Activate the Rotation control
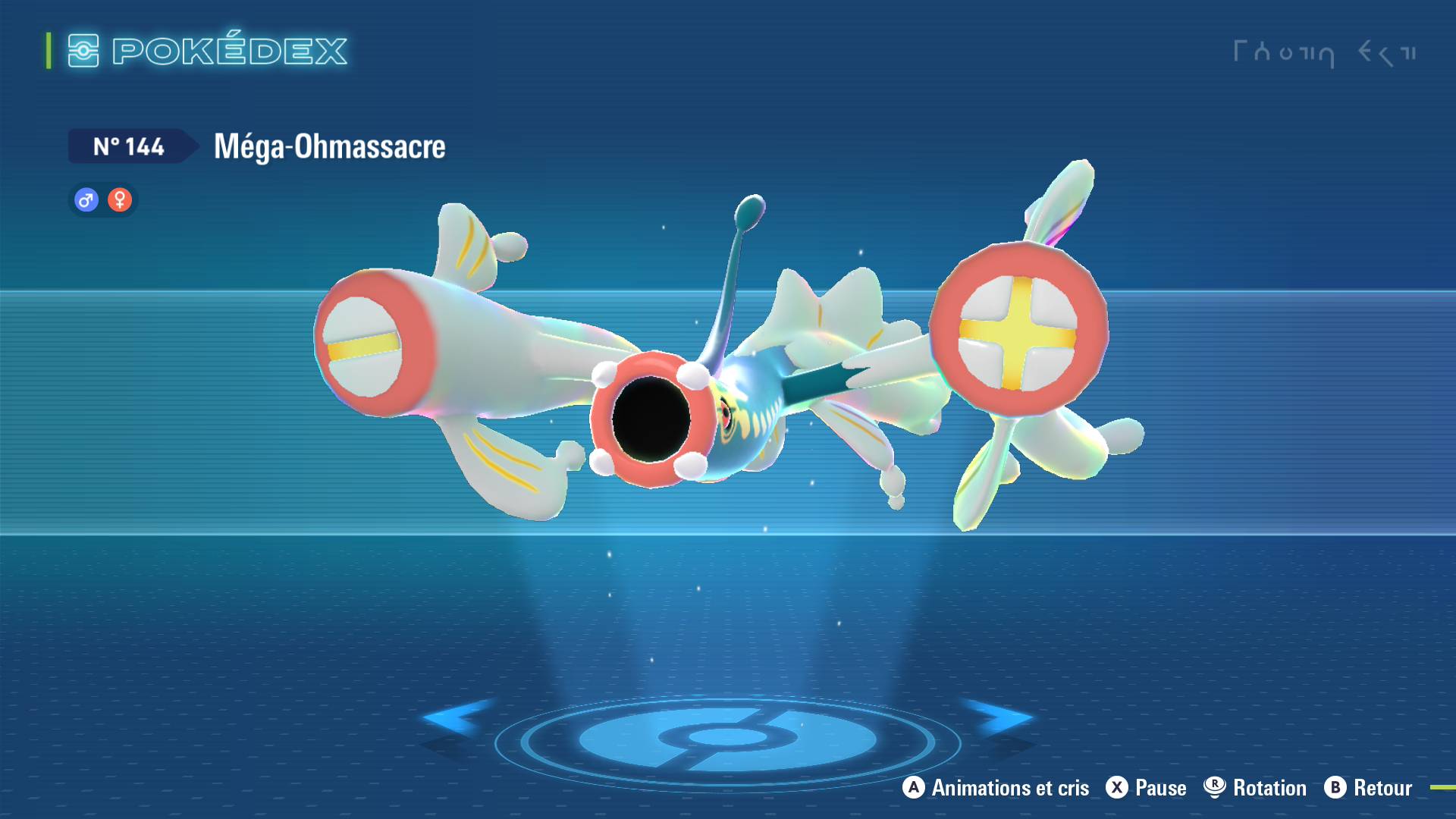The width and height of the screenshot is (1456, 819). pos(1255,788)
